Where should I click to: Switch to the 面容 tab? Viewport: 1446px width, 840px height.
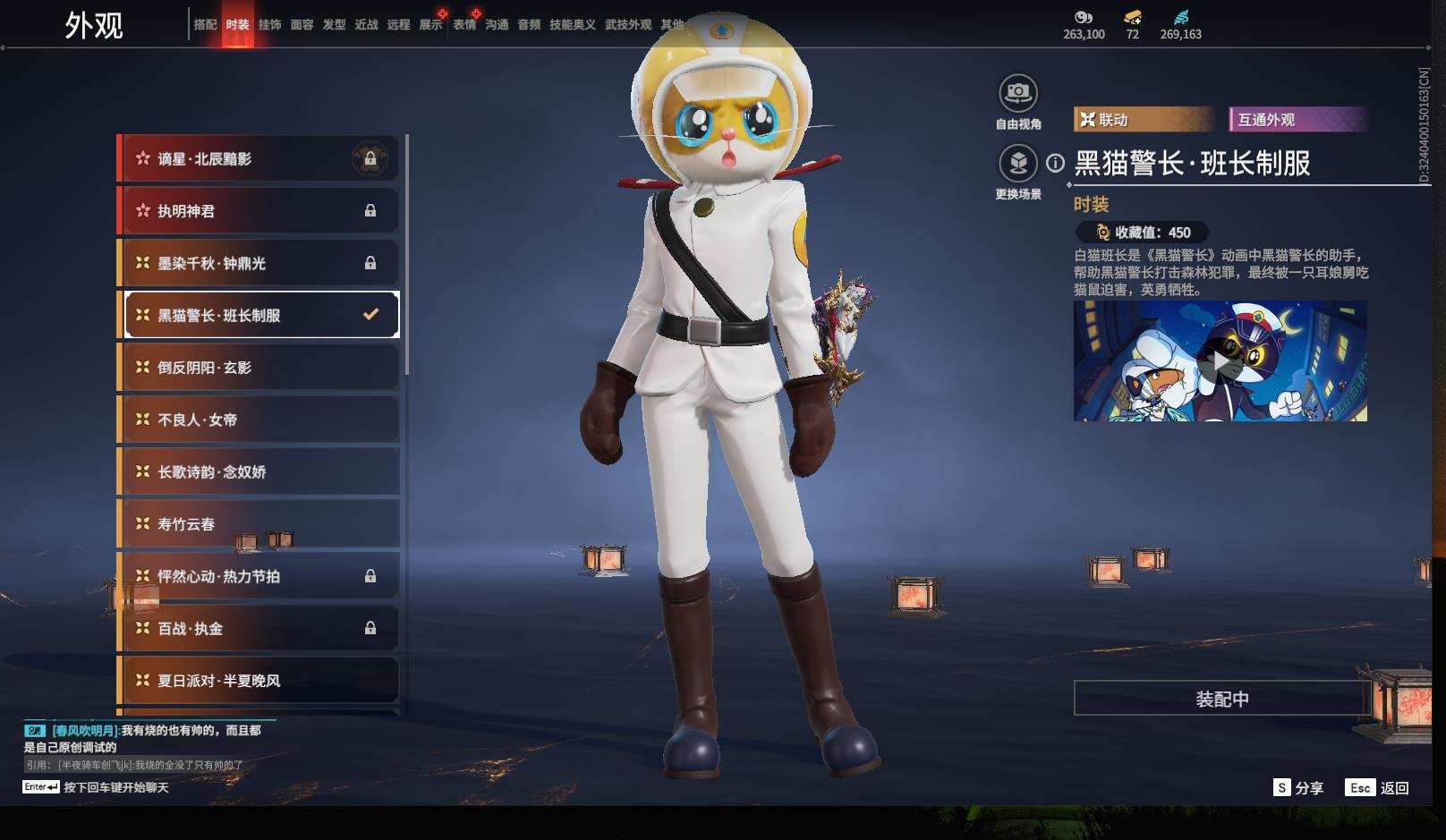pyautogui.click(x=302, y=25)
